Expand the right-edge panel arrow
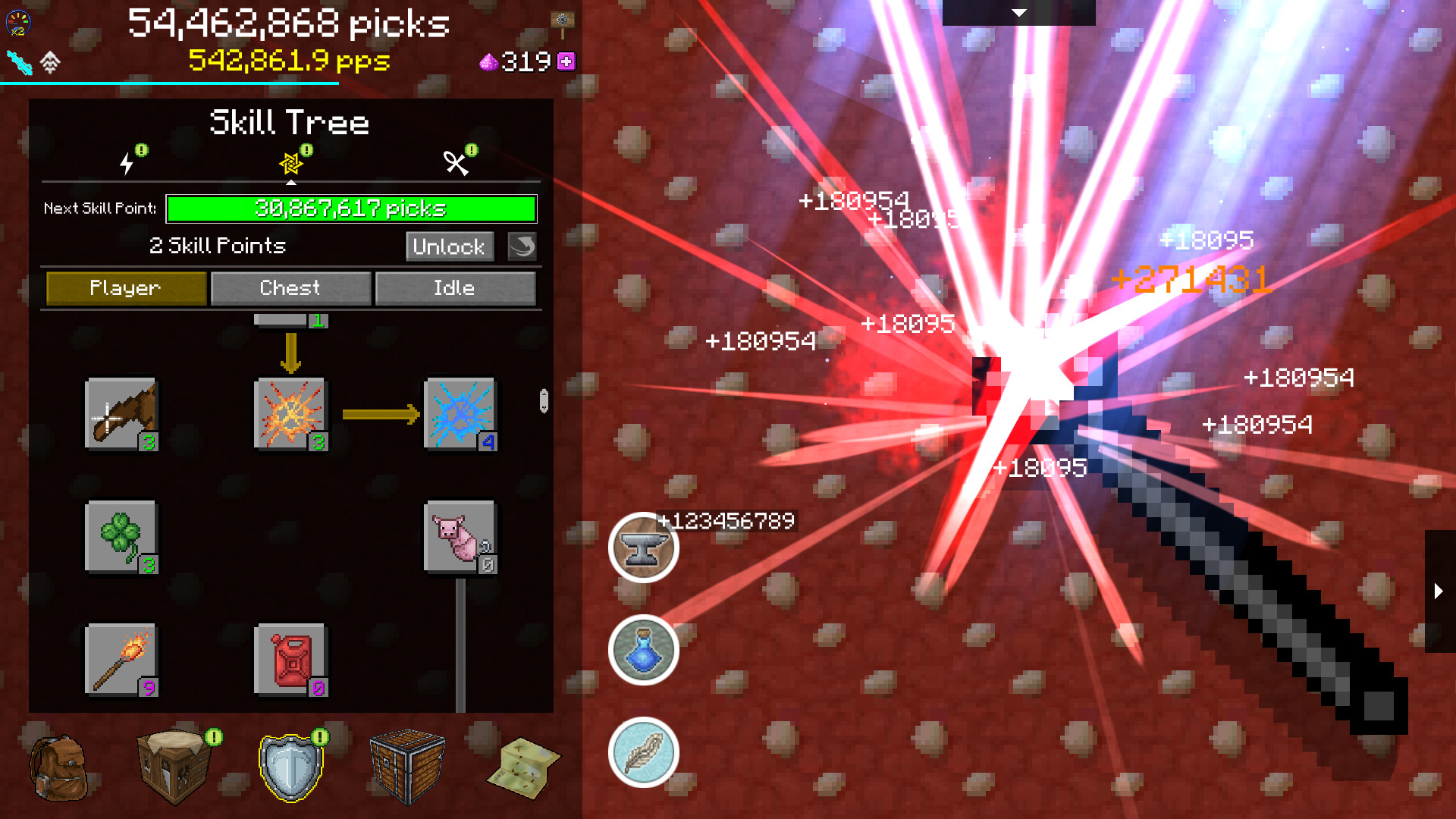This screenshot has width=1456, height=819. tap(1439, 591)
